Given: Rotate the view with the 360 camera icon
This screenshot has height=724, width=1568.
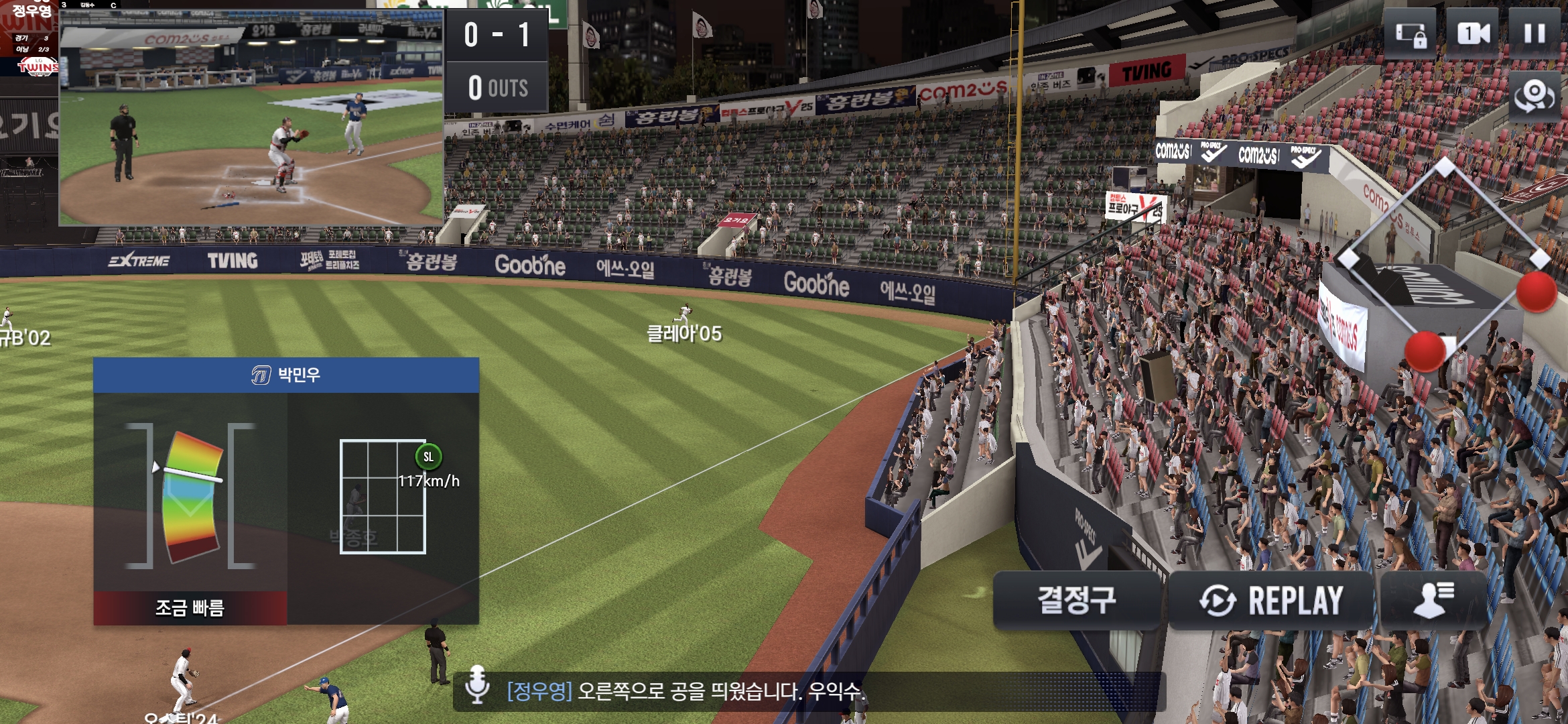Looking at the screenshot, I should point(1534,97).
